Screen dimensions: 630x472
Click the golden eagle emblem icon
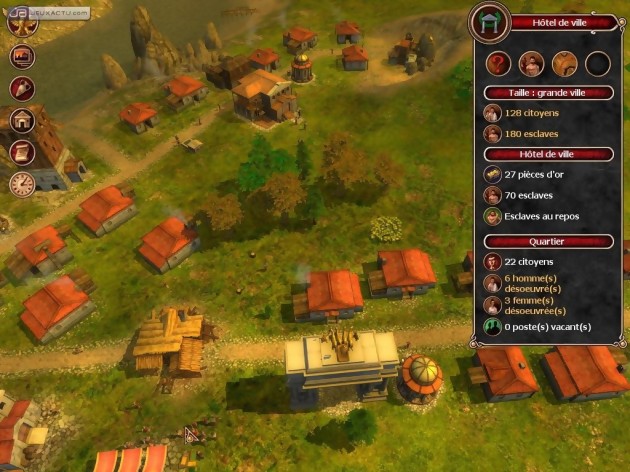[x=21, y=24]
